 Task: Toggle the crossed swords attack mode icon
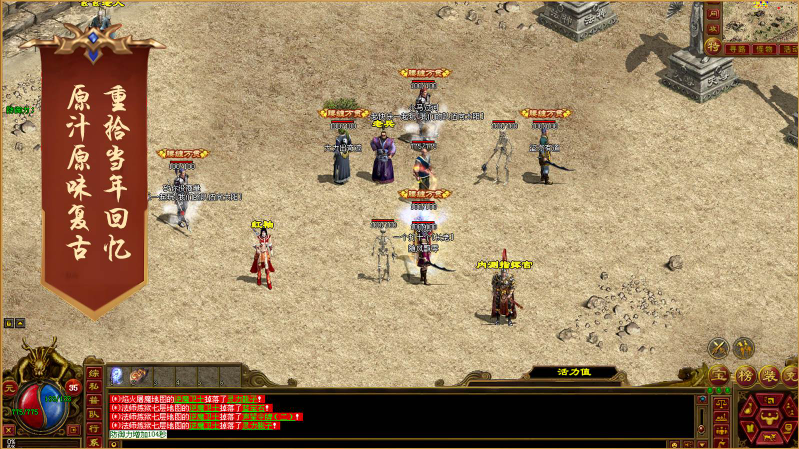tap(717, 348)
